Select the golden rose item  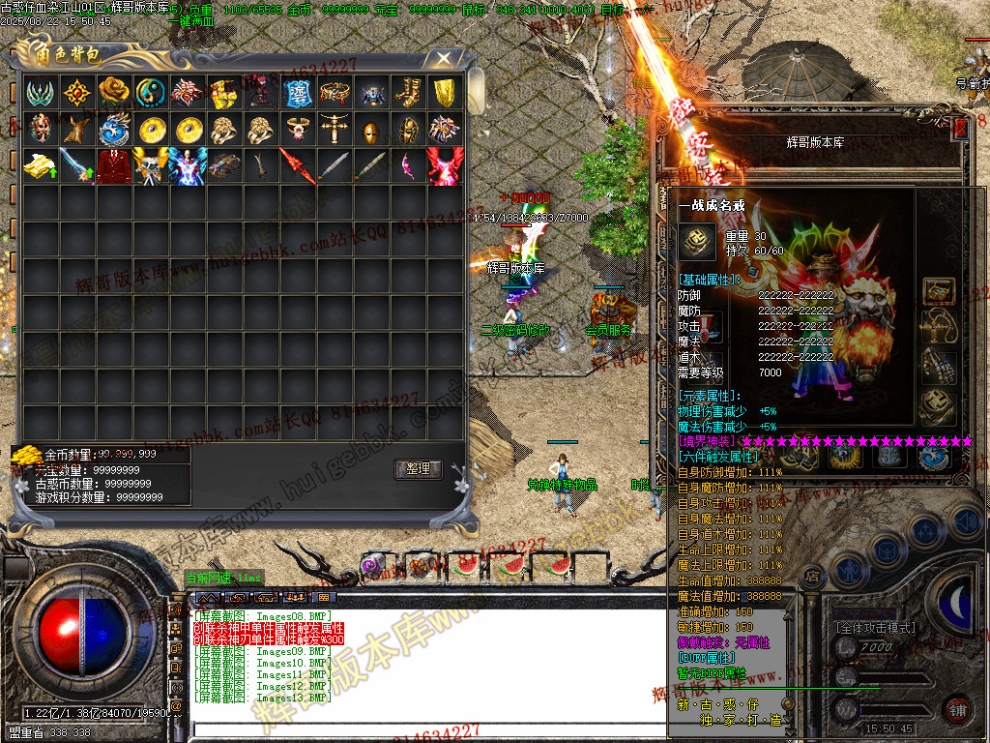coord(115,92)
